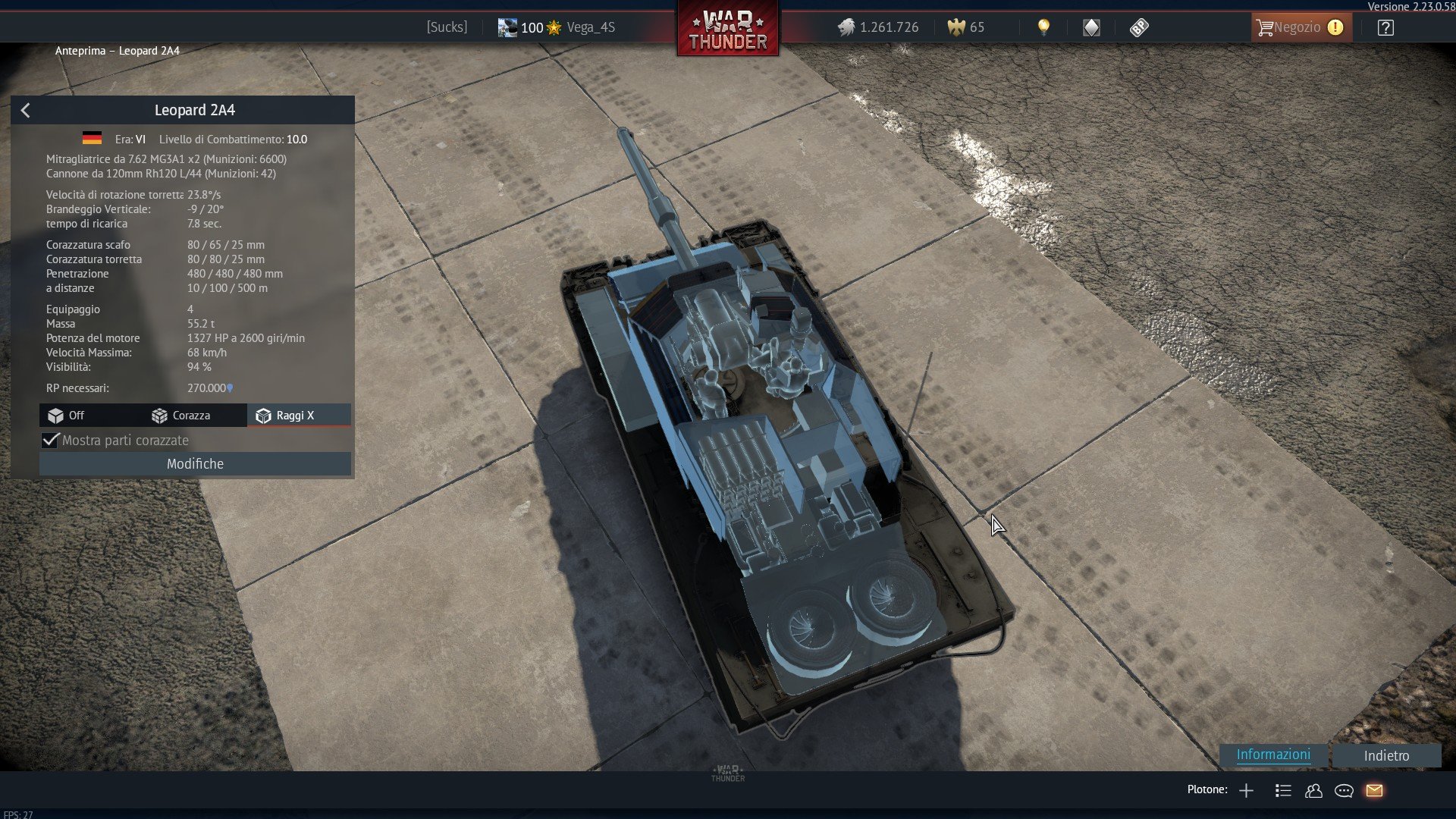Open the chat bubble icon
Screen dimensions: 1456x819
[1344, 791]
